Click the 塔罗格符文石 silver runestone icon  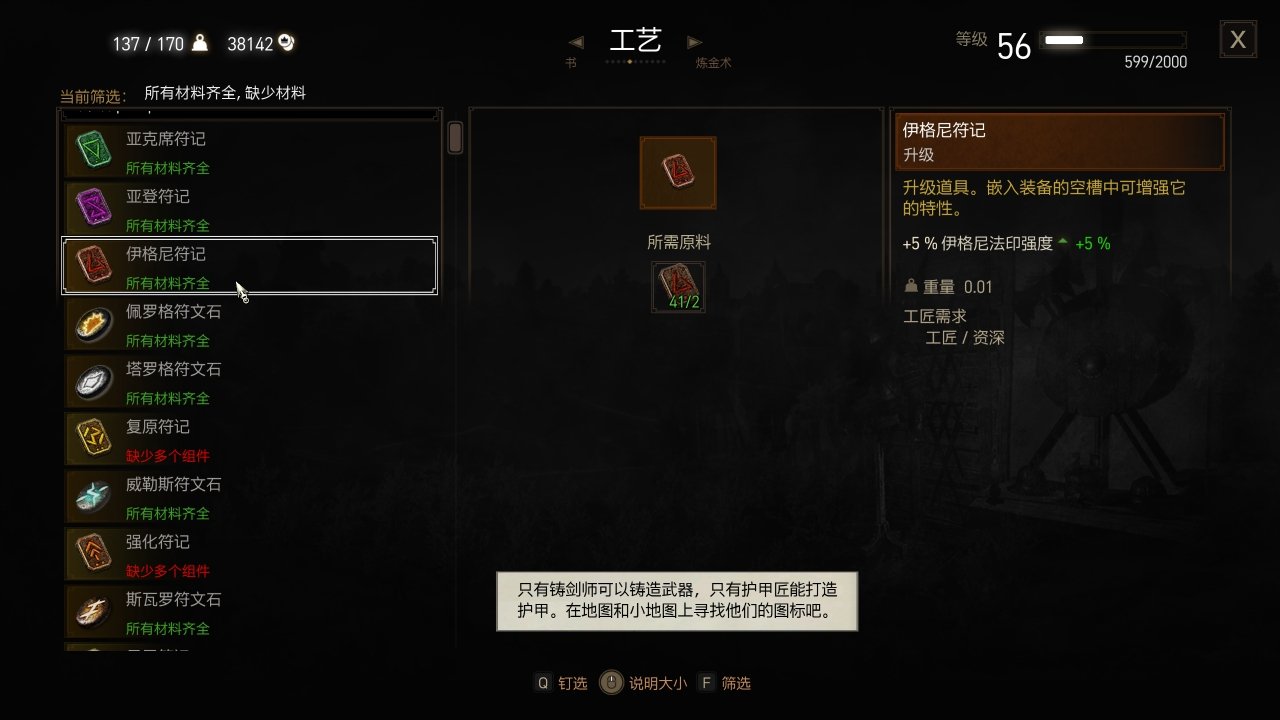pyautogui.click(x=91, y=381)
